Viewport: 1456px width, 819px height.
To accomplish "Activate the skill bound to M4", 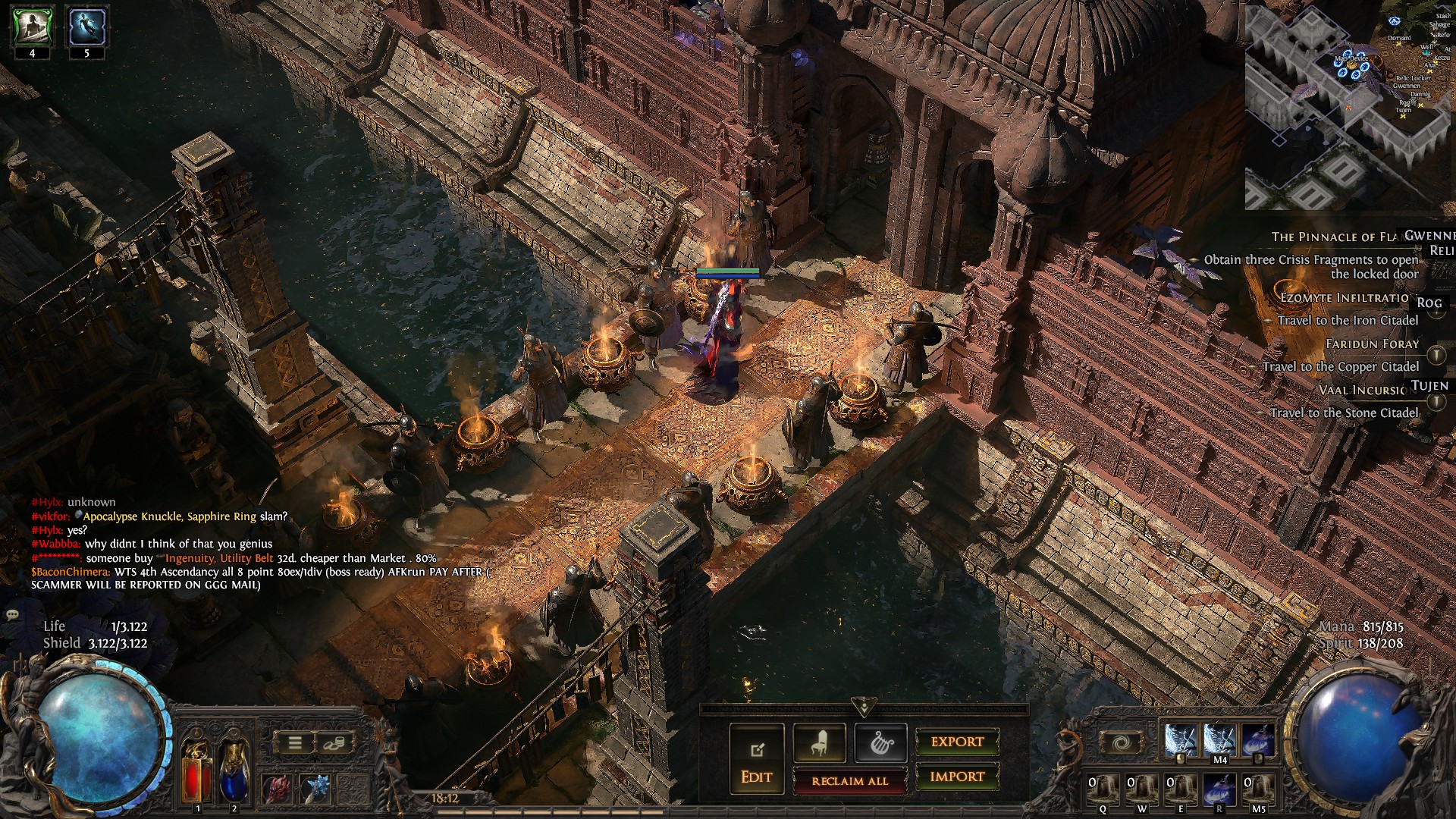I will pyautogui.click(x=1219, y=739).
